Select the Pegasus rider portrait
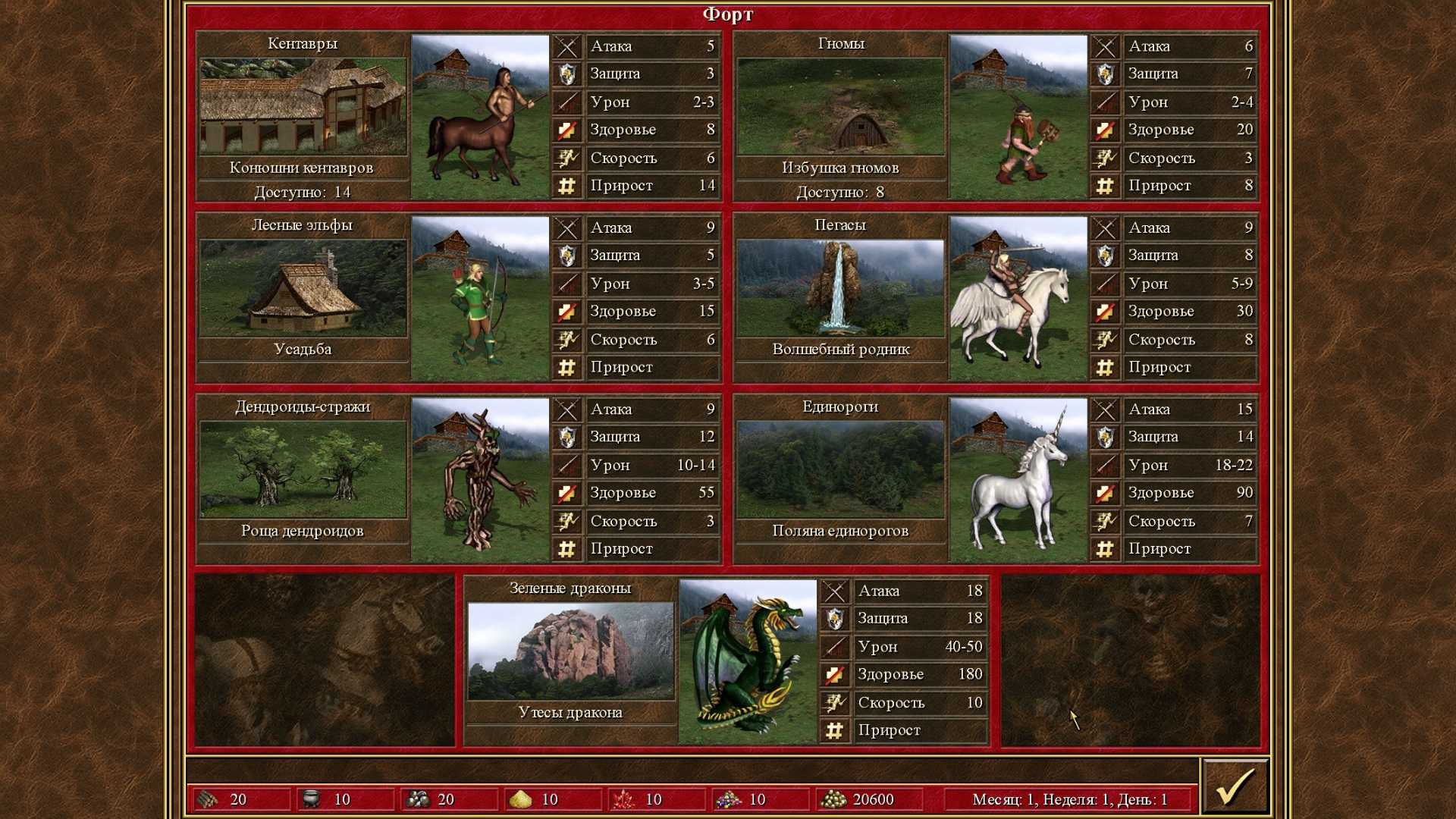This screenshot has width=1456, height=819. [1018, 299]
